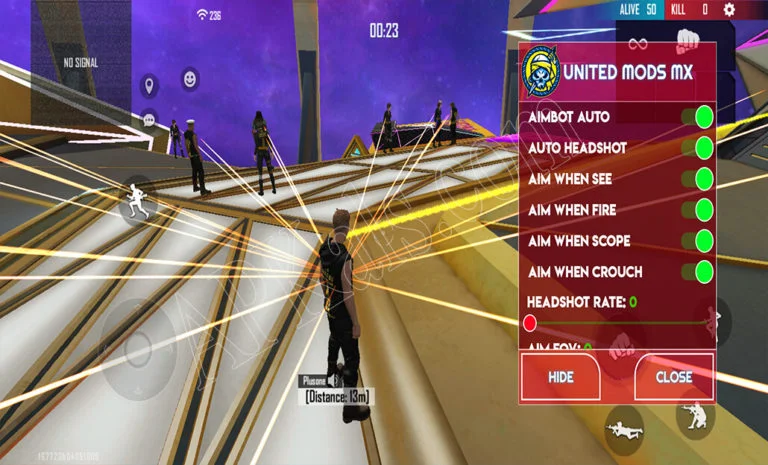
Task: Hide the mod menu with HIDE button
Action: coord(560,377)
